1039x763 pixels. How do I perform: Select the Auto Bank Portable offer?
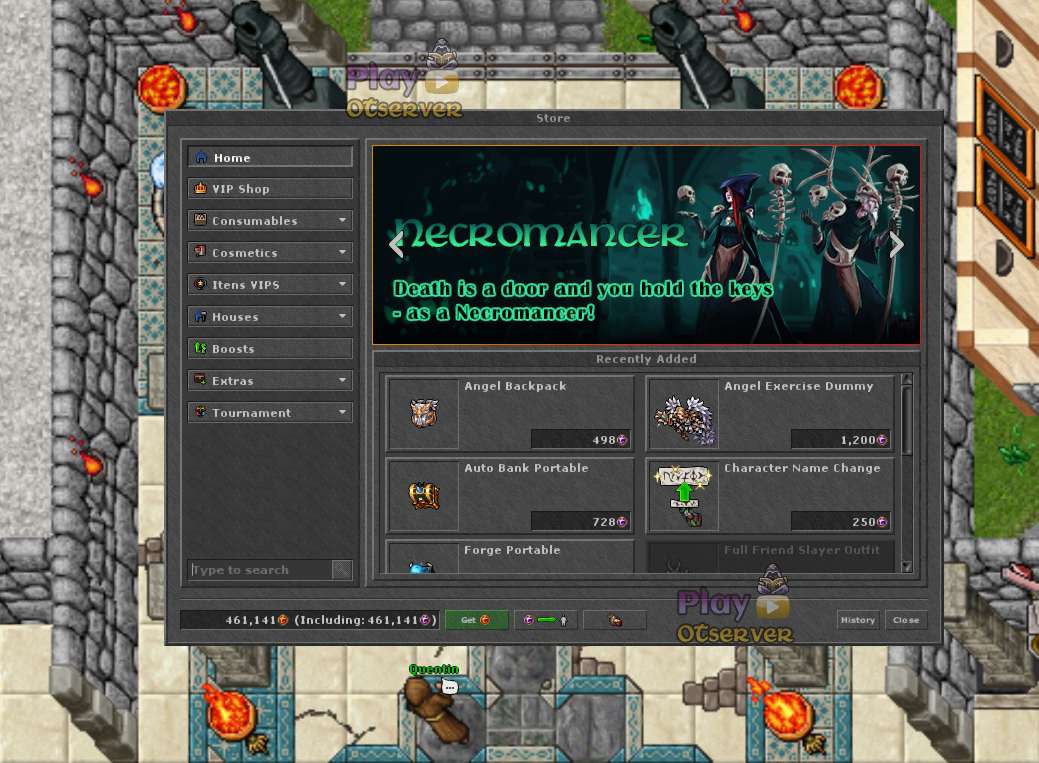(510, 495)
